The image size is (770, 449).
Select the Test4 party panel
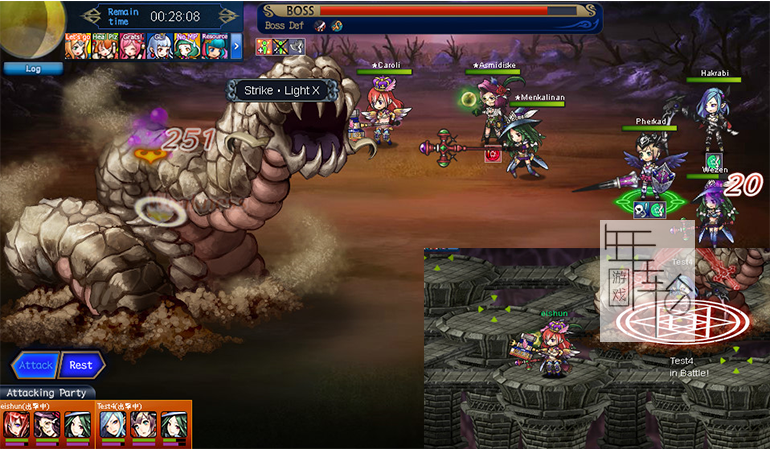pyautogui.click(x=143, y=424)
